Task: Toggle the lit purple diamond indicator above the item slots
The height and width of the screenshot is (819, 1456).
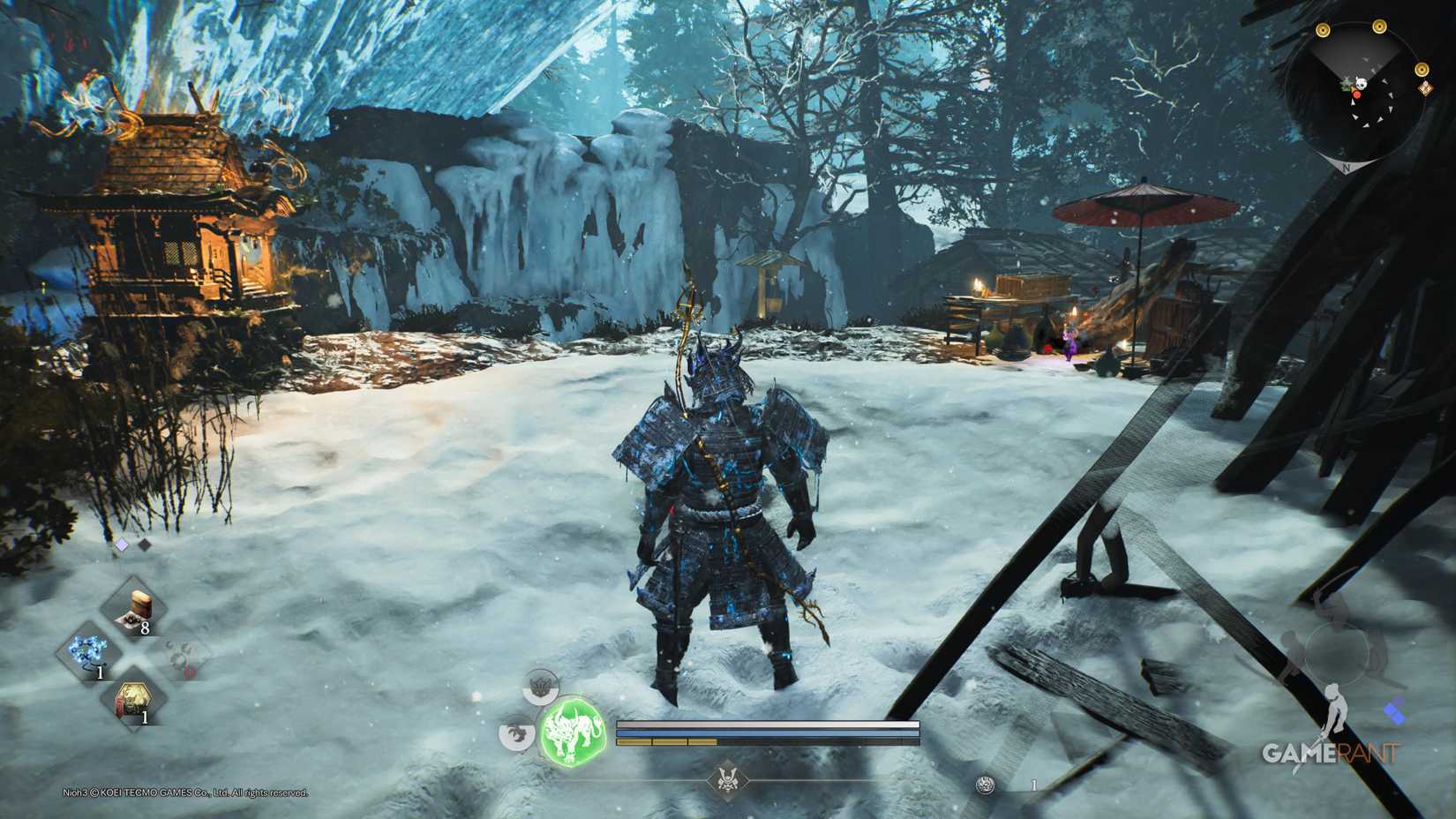Action: tap(122, 544)
